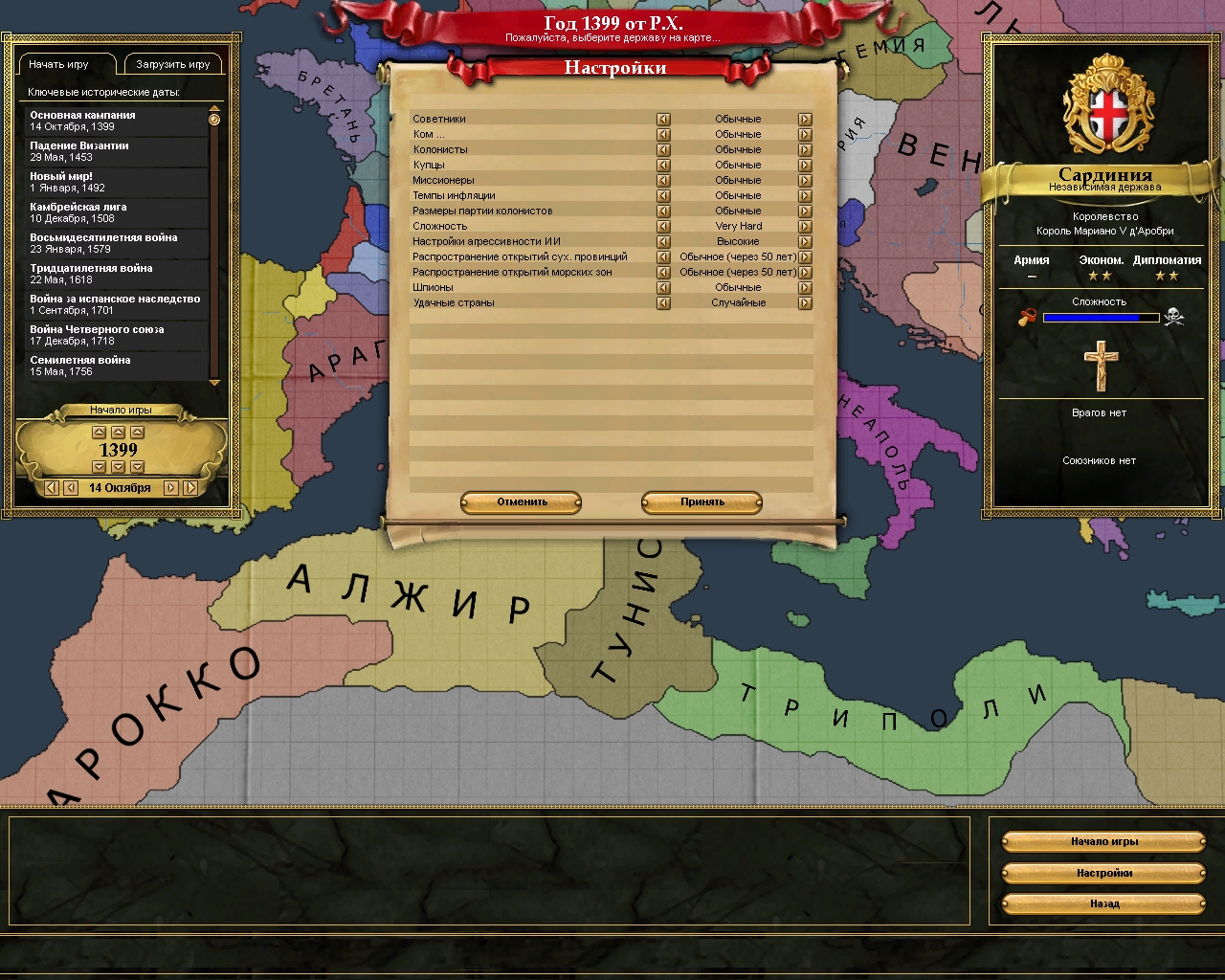Change Удачные страны with the right arrow
Screen dimensions: 1225x980
point(805,303)
